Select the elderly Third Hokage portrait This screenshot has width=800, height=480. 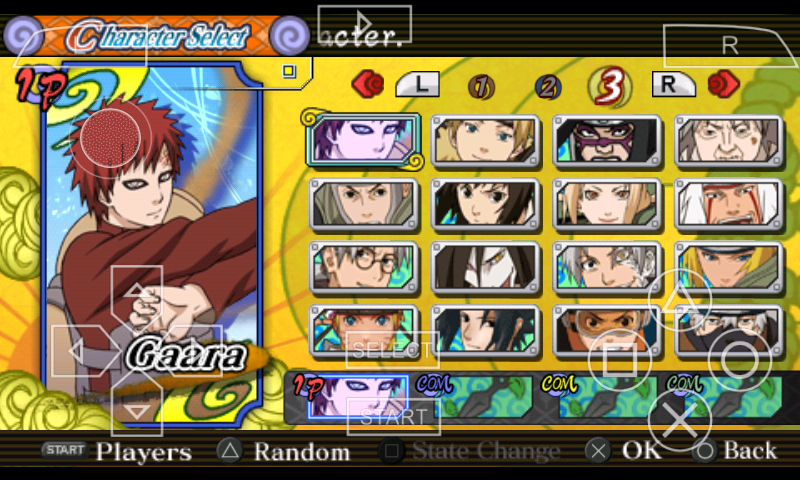[728, 140]
